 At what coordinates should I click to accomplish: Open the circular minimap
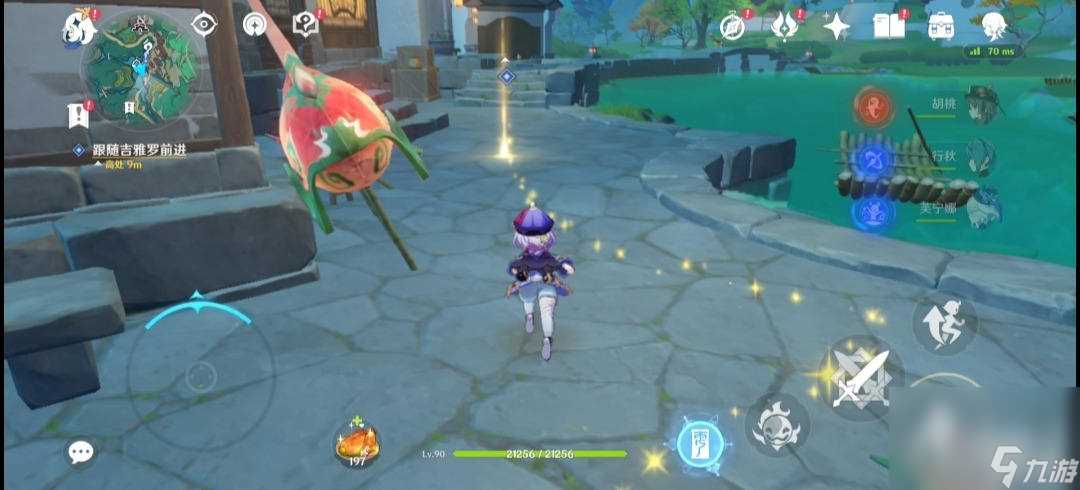[x=138, y=70]
